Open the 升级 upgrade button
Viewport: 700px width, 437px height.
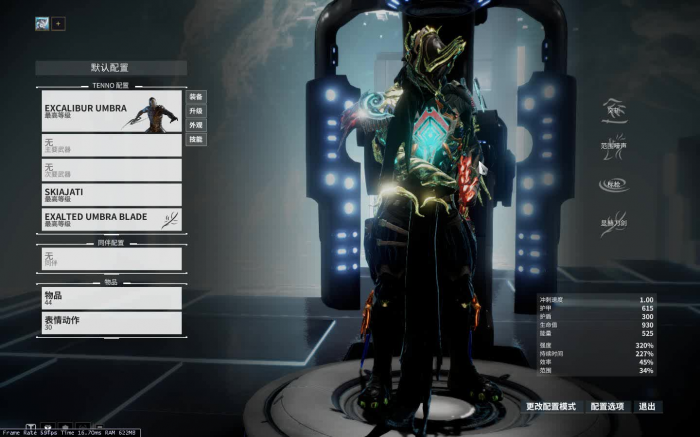pos(196,111)
